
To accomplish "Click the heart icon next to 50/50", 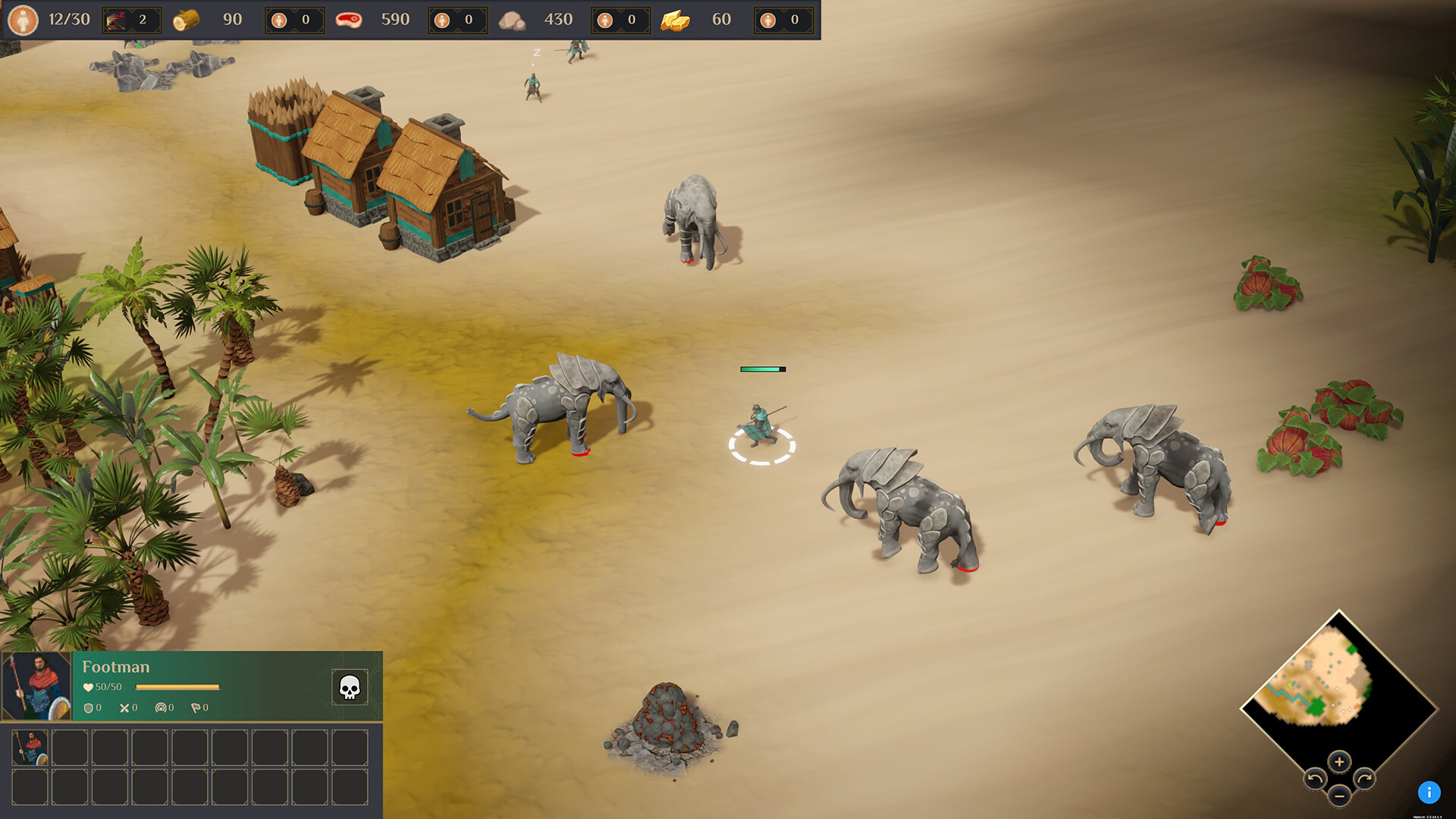I will (87, 686).
